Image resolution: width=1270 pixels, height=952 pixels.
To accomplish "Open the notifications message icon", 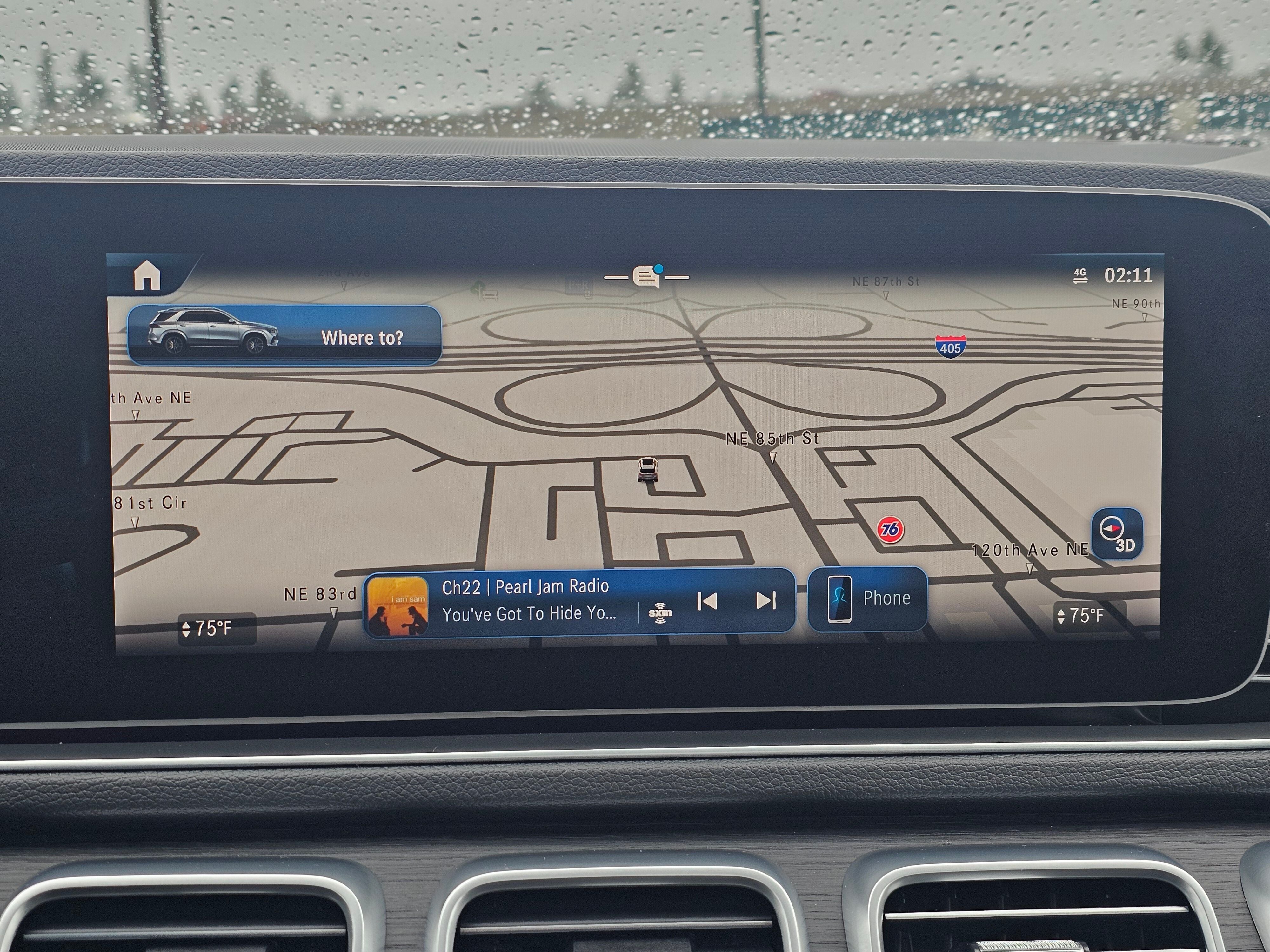I will 646,277.
